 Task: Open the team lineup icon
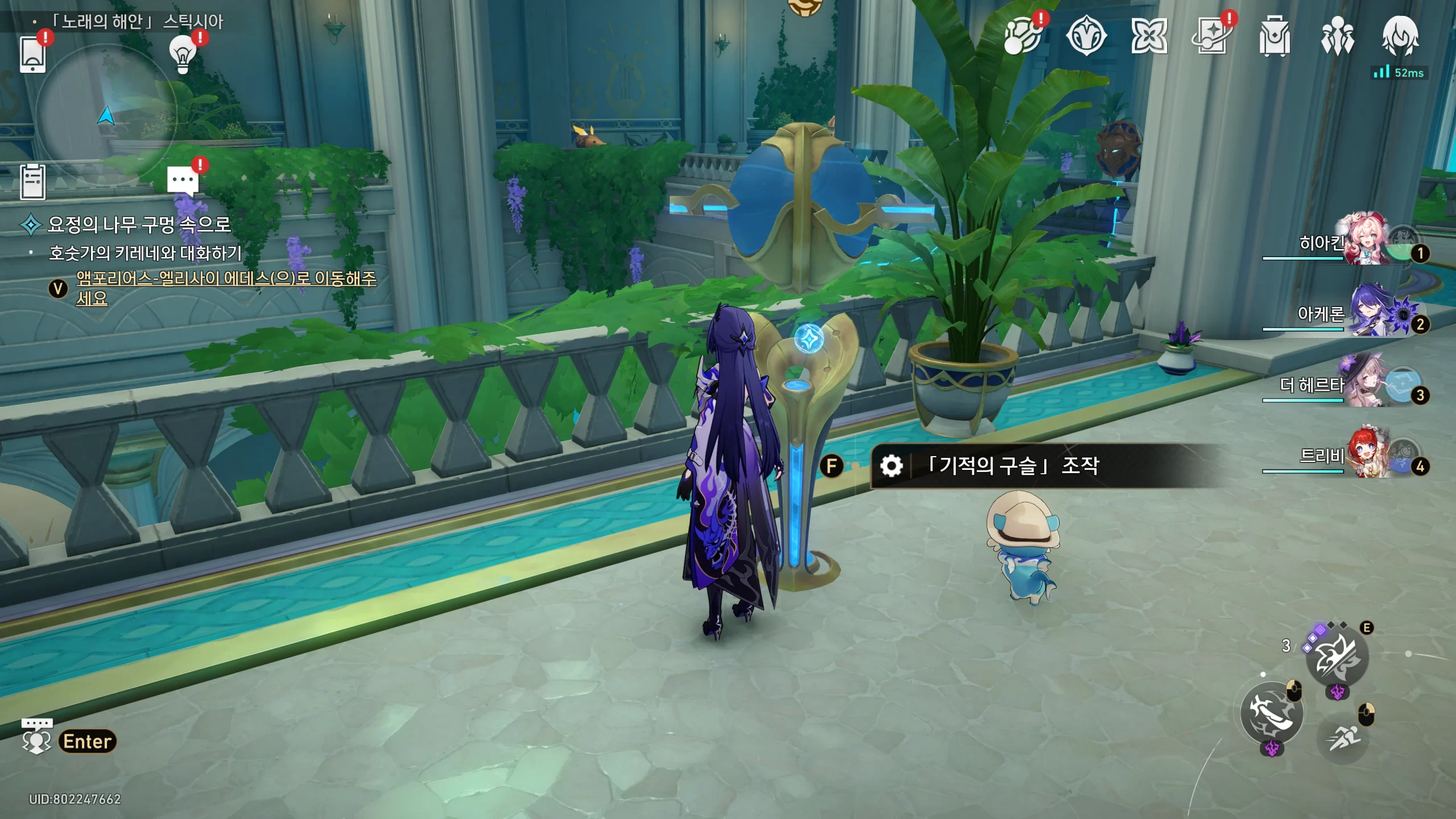(1337, 37)
